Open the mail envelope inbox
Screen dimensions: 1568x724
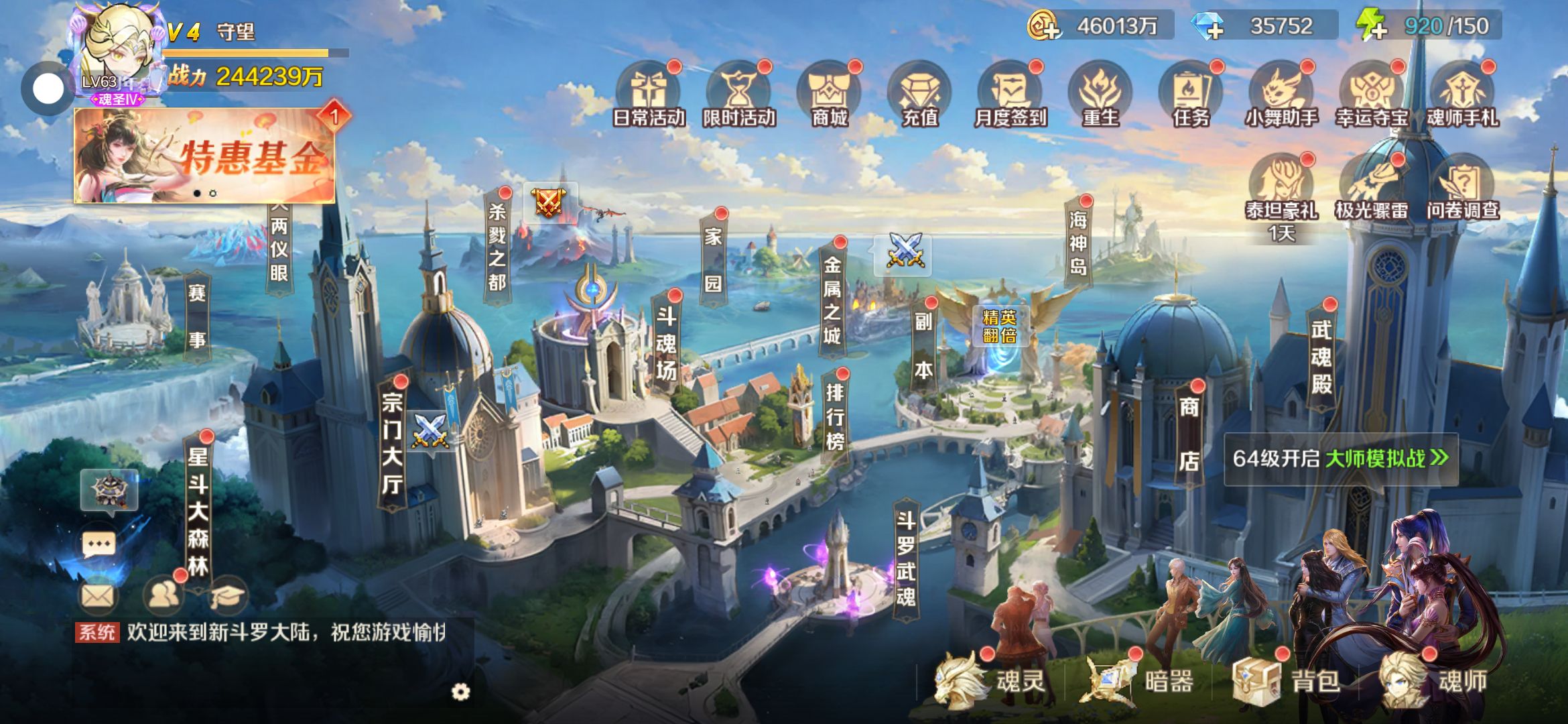(98, 595)
